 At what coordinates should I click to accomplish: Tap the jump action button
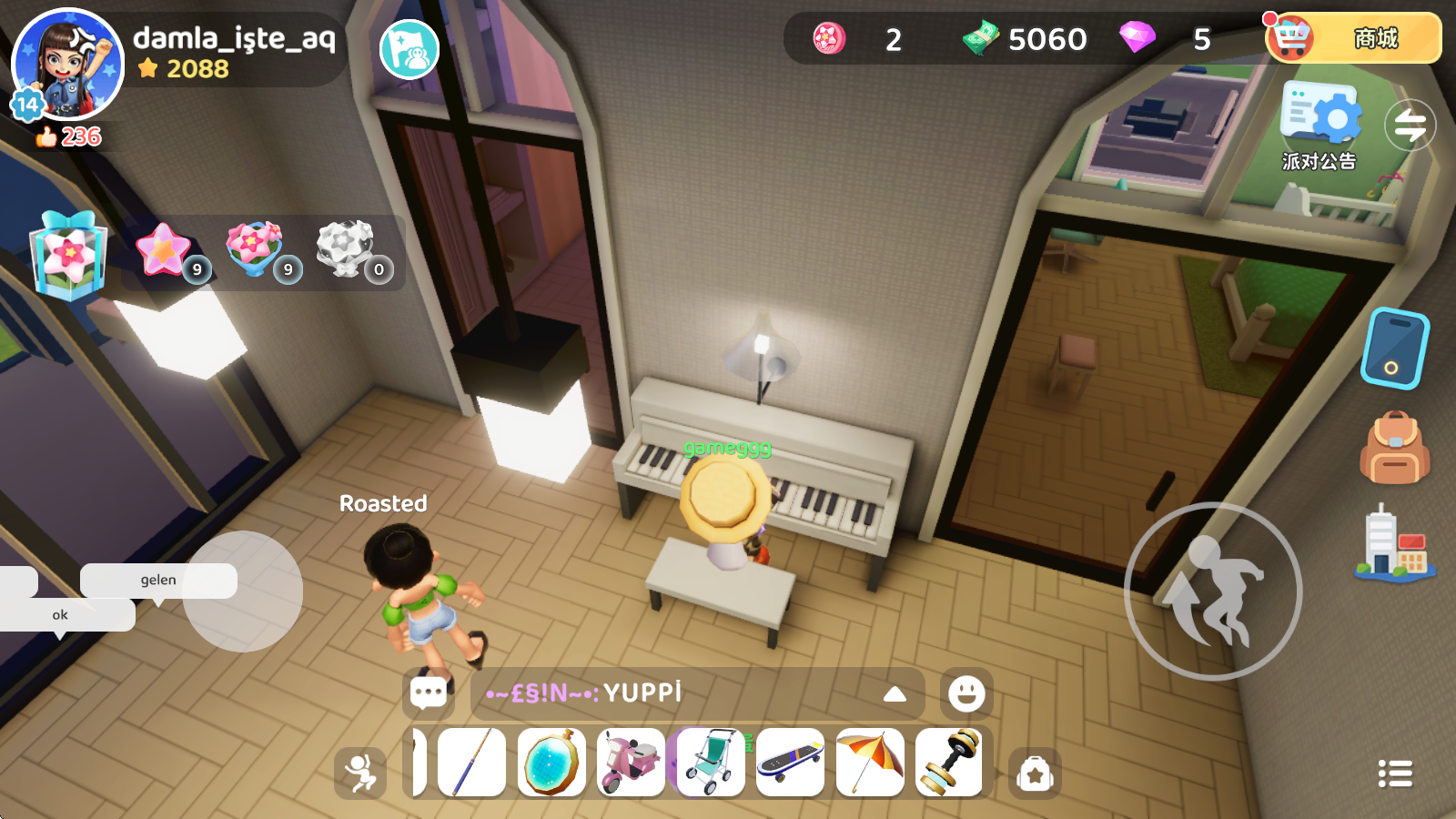coord(1213,591)
